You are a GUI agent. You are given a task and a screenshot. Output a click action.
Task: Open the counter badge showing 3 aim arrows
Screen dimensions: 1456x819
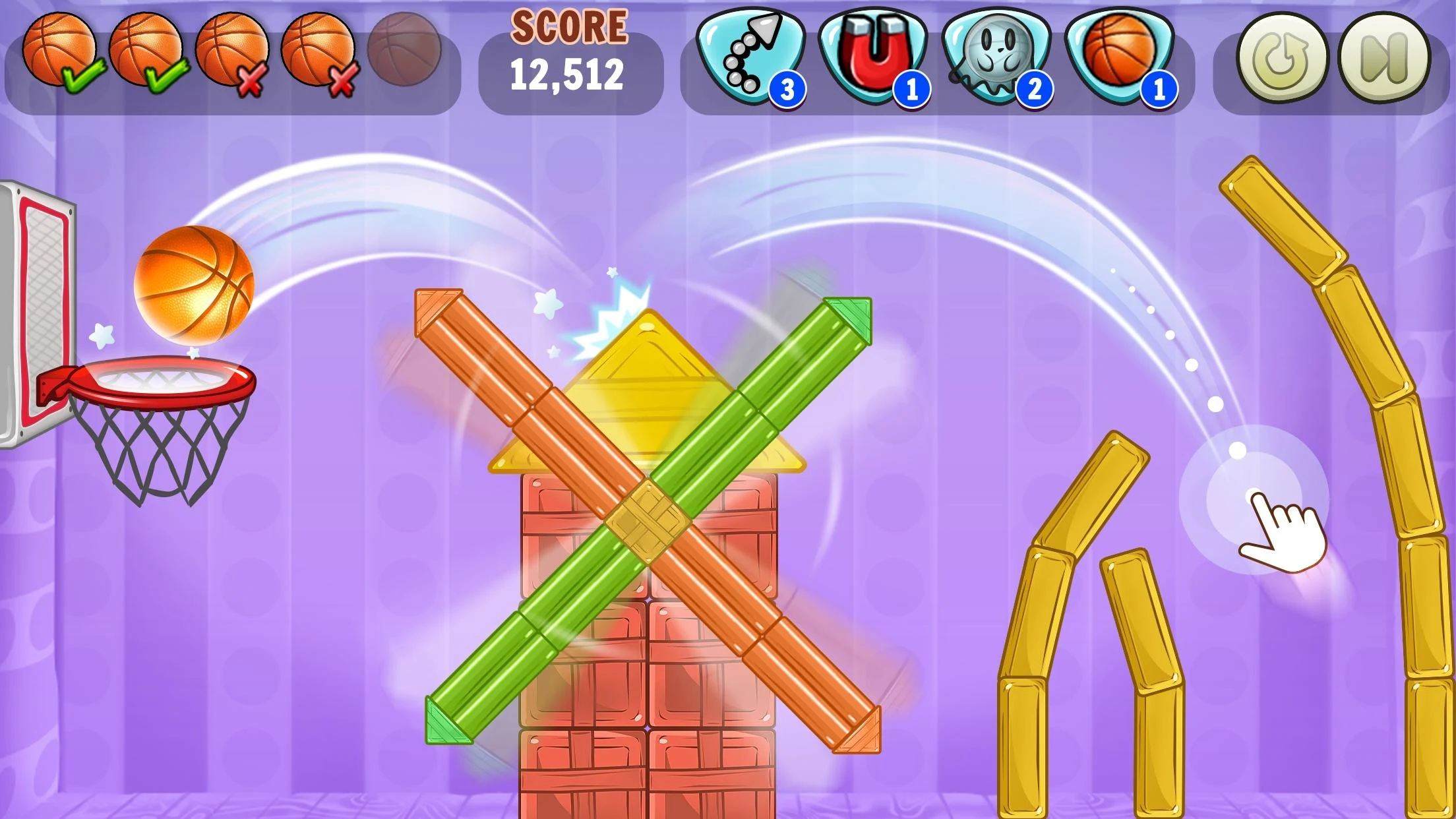[x=789, y=88]
